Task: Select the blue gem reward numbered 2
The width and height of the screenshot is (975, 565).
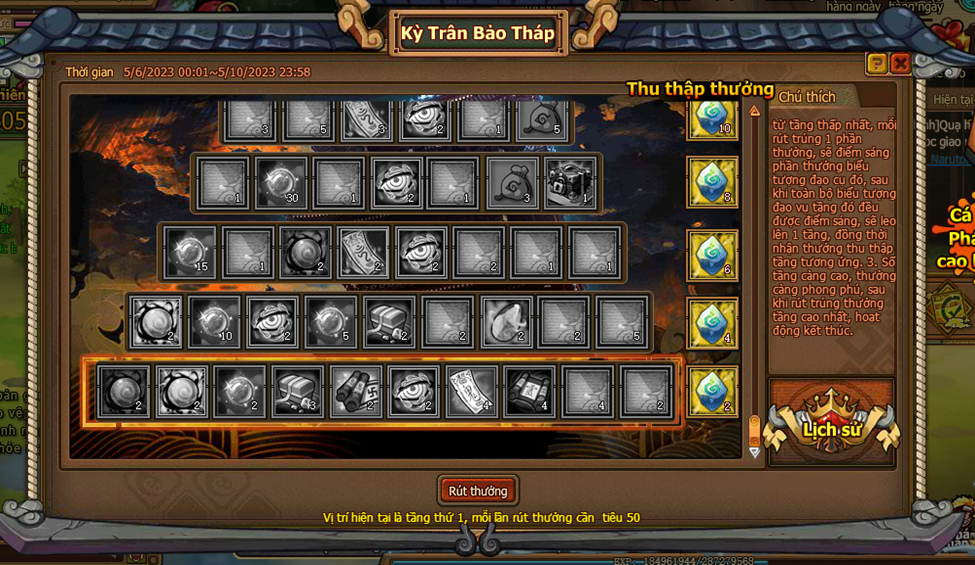Action: 712,391
